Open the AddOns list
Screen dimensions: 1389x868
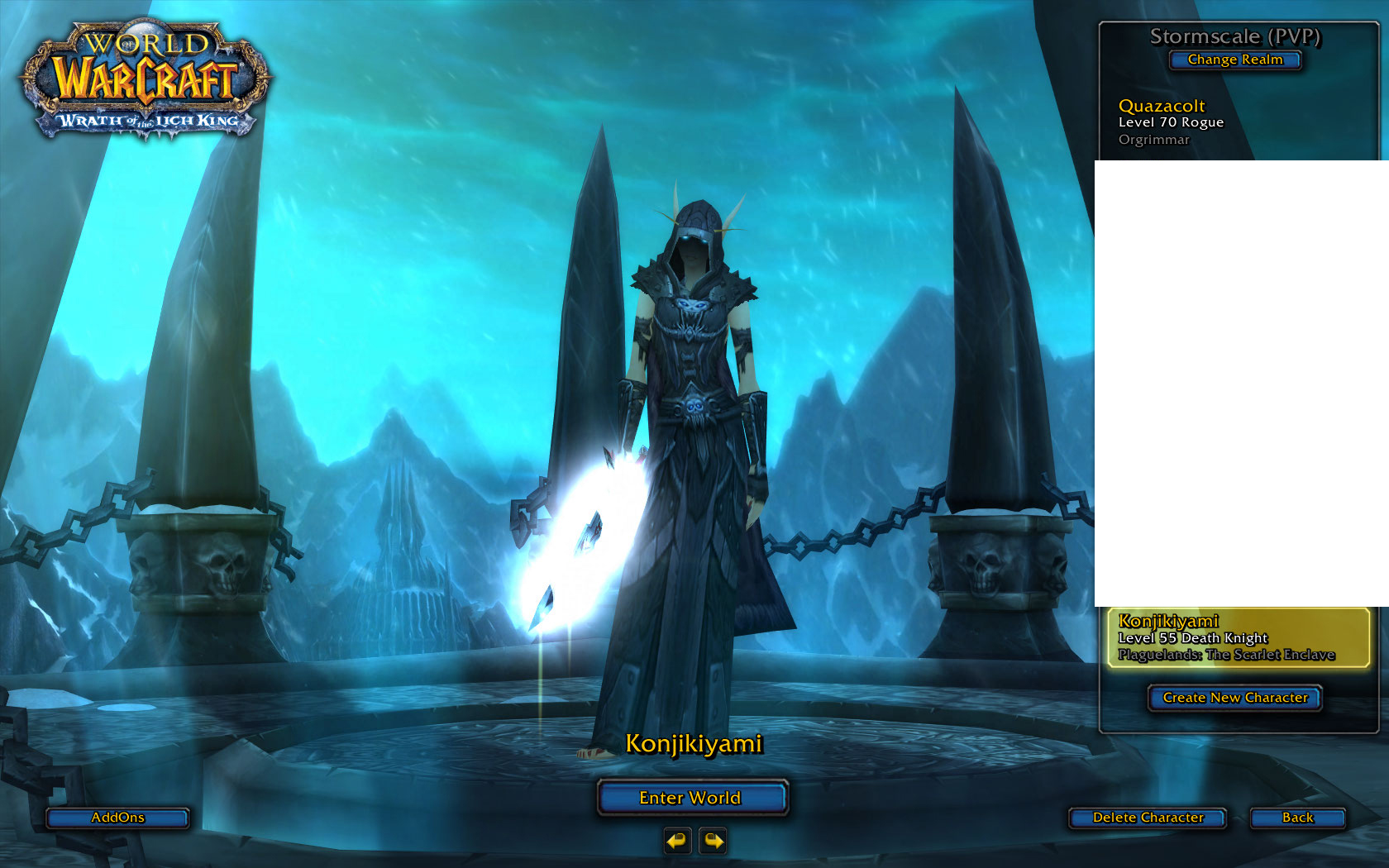click(117, 818)
